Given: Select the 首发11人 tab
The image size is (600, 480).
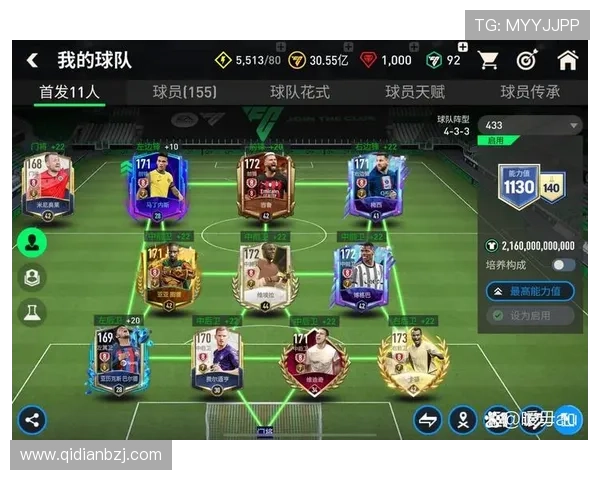Looking at the screenshot, I should coord(69,92).
